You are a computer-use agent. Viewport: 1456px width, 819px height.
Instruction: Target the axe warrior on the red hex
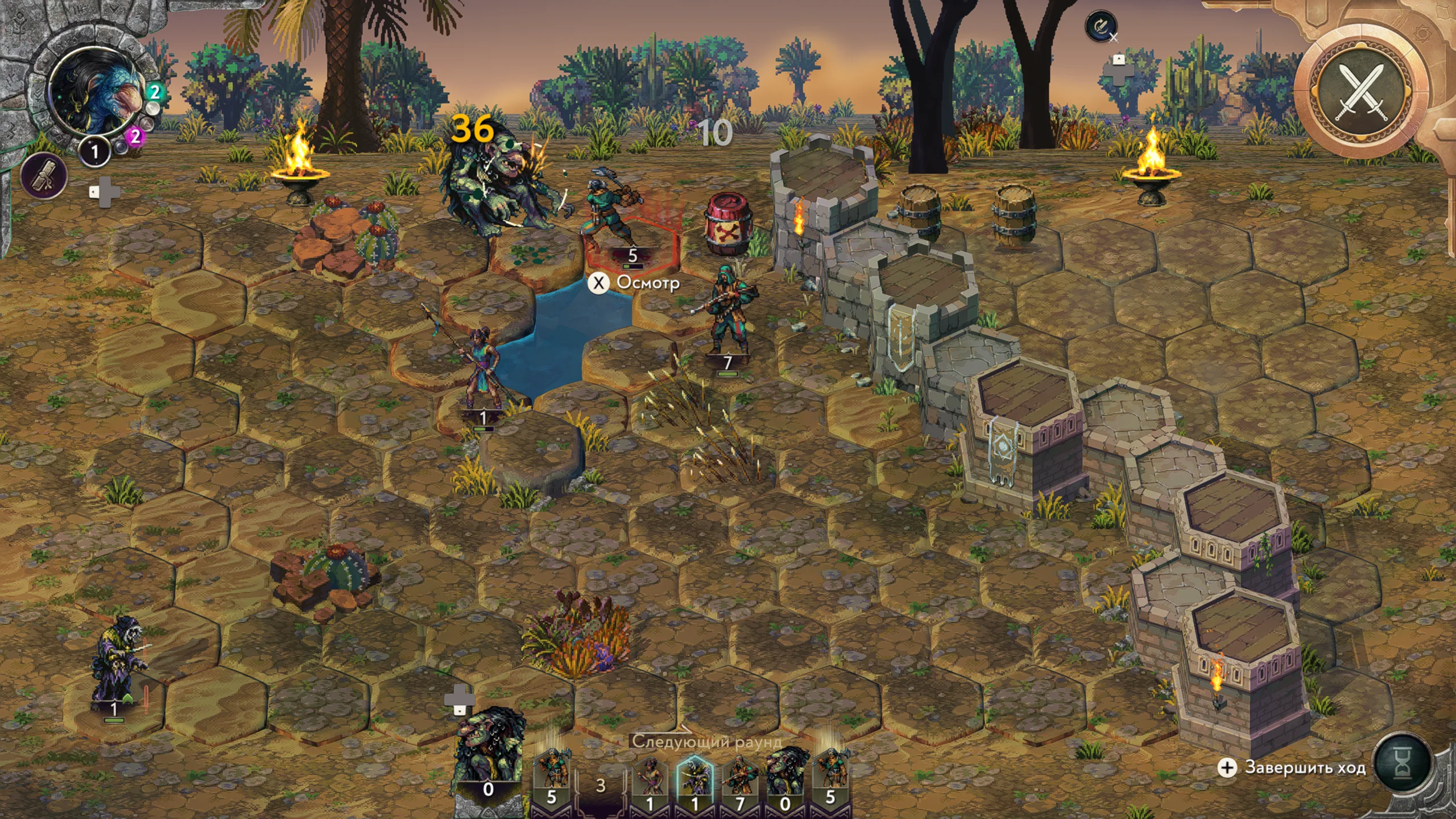[x=611, y=210]
